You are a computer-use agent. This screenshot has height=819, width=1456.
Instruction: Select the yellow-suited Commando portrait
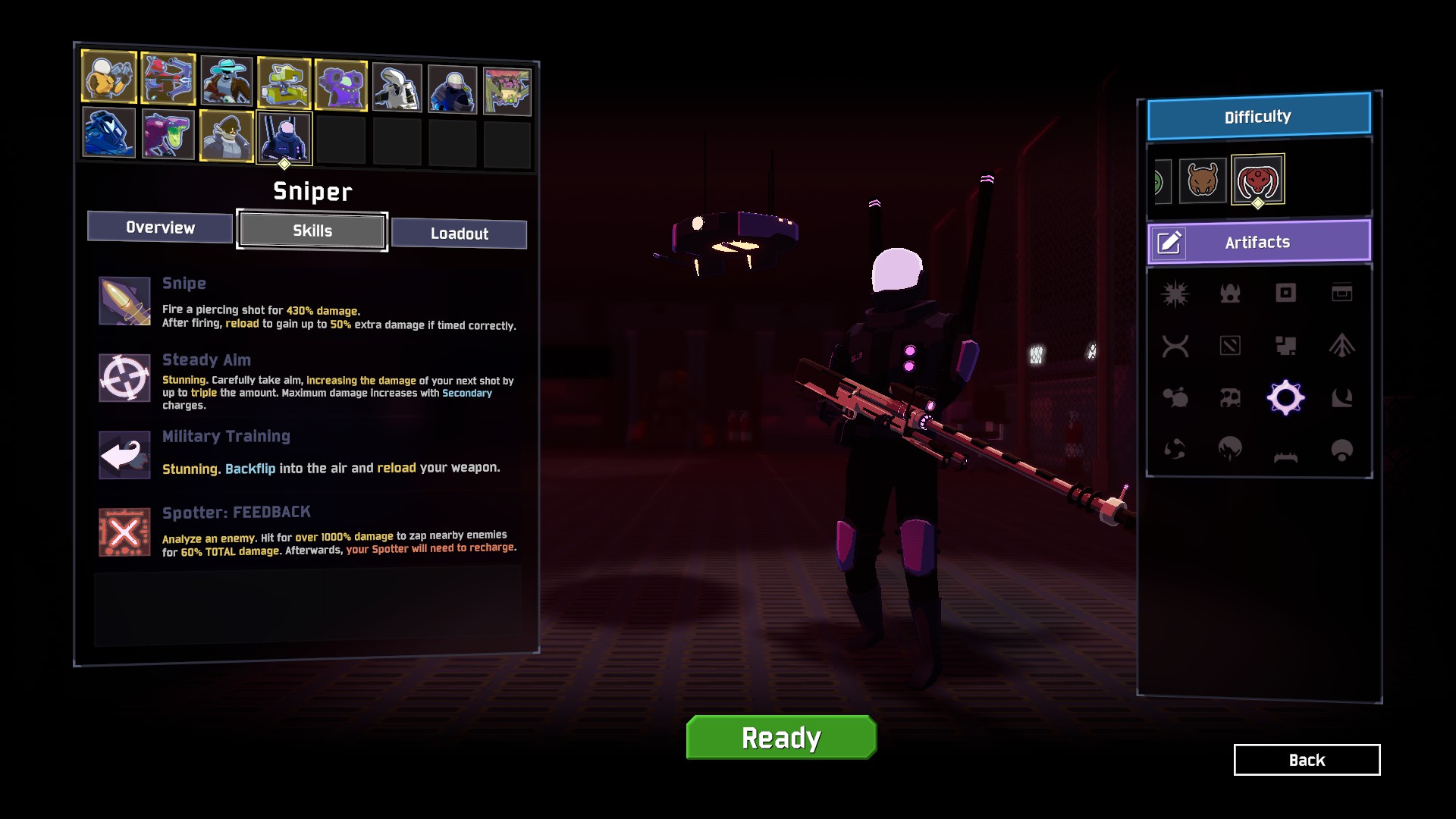click(x=109, y=77)
